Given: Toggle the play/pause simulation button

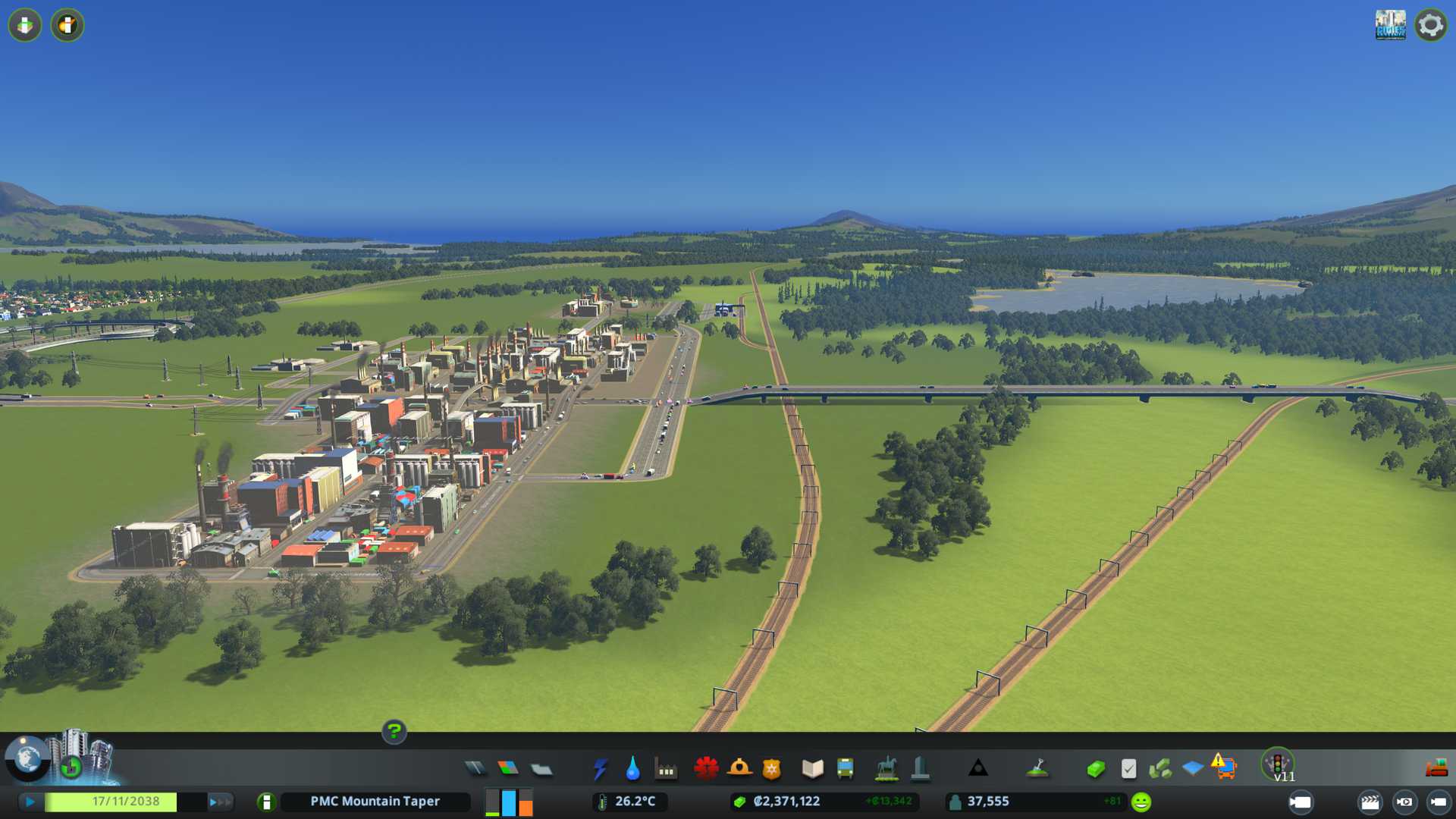Looking at the screenshot, I should click(30, 802).
